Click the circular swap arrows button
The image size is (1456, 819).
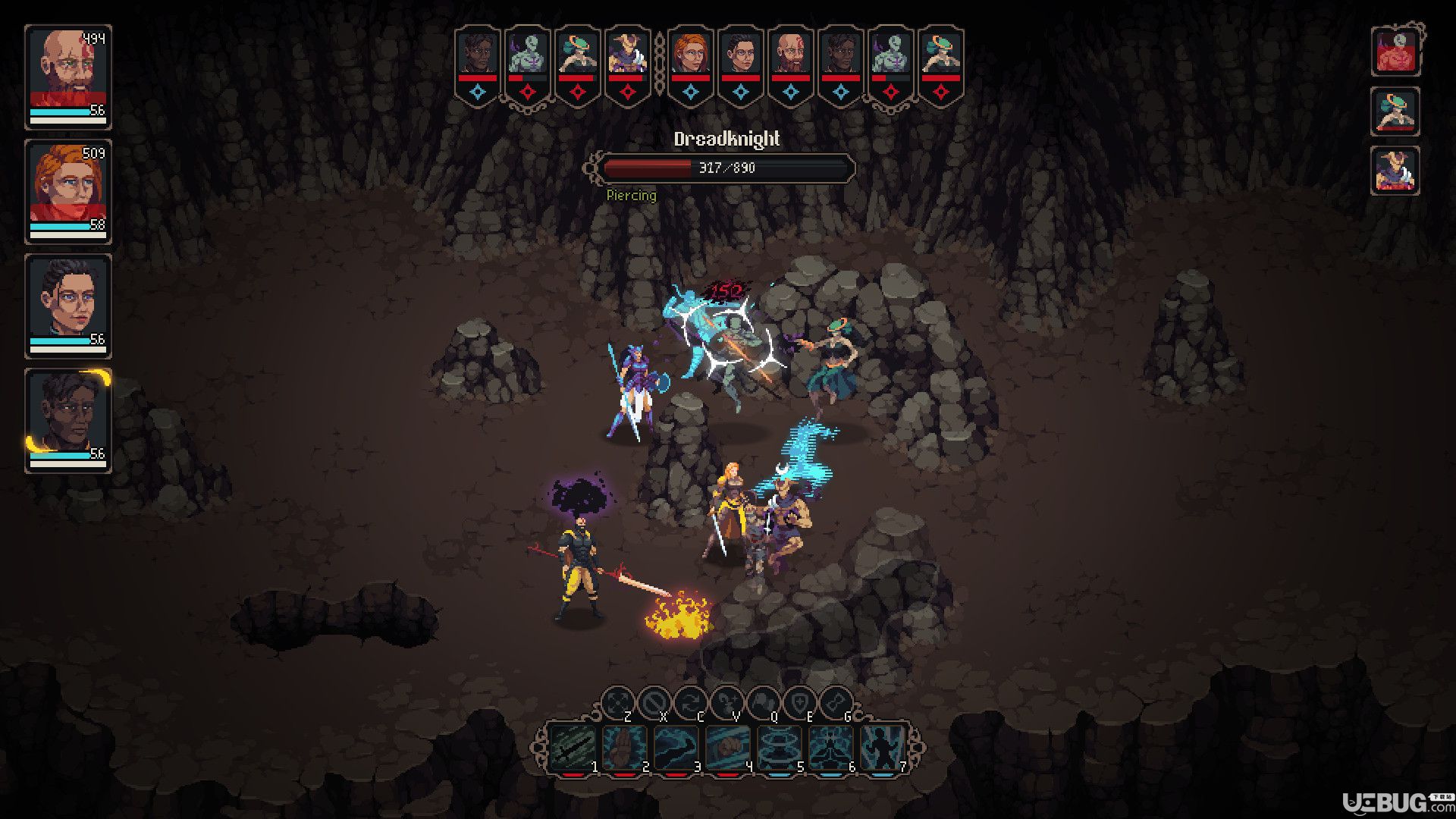pos(691,704)
